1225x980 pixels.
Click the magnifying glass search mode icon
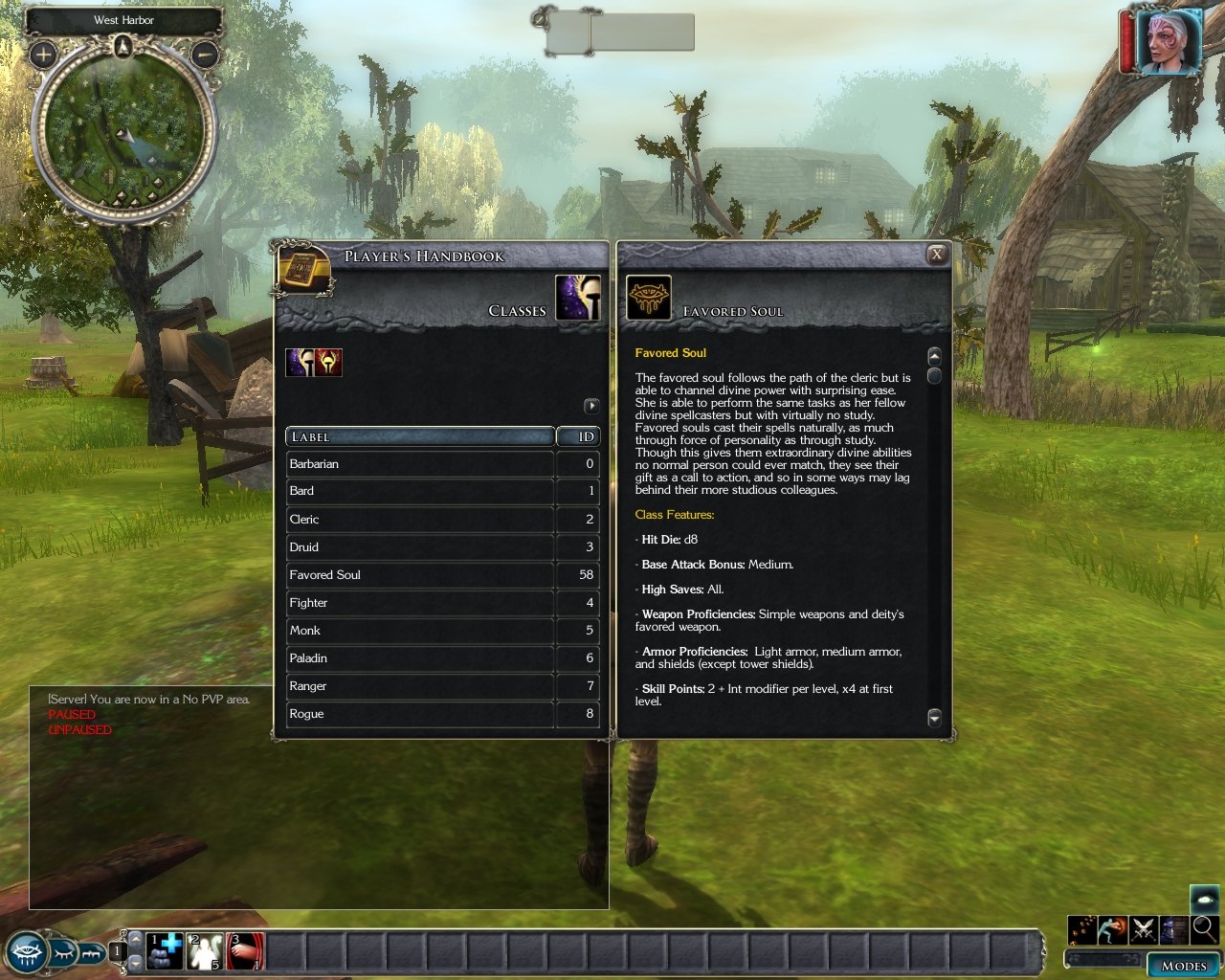point(1204,928)
